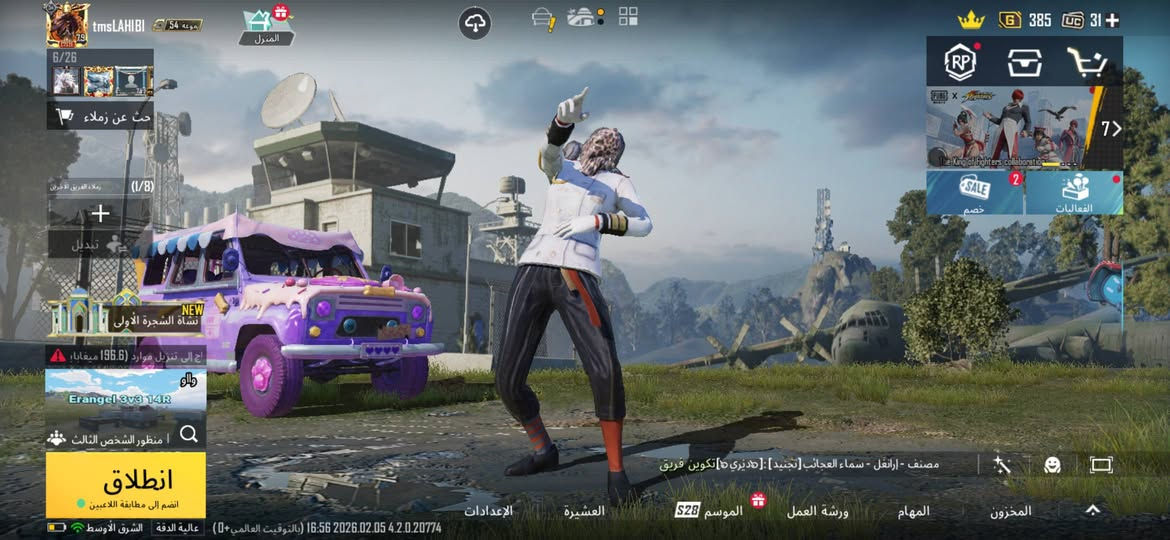
Task: Open the settings الإعدادات menu
Action: coord(488,511)
